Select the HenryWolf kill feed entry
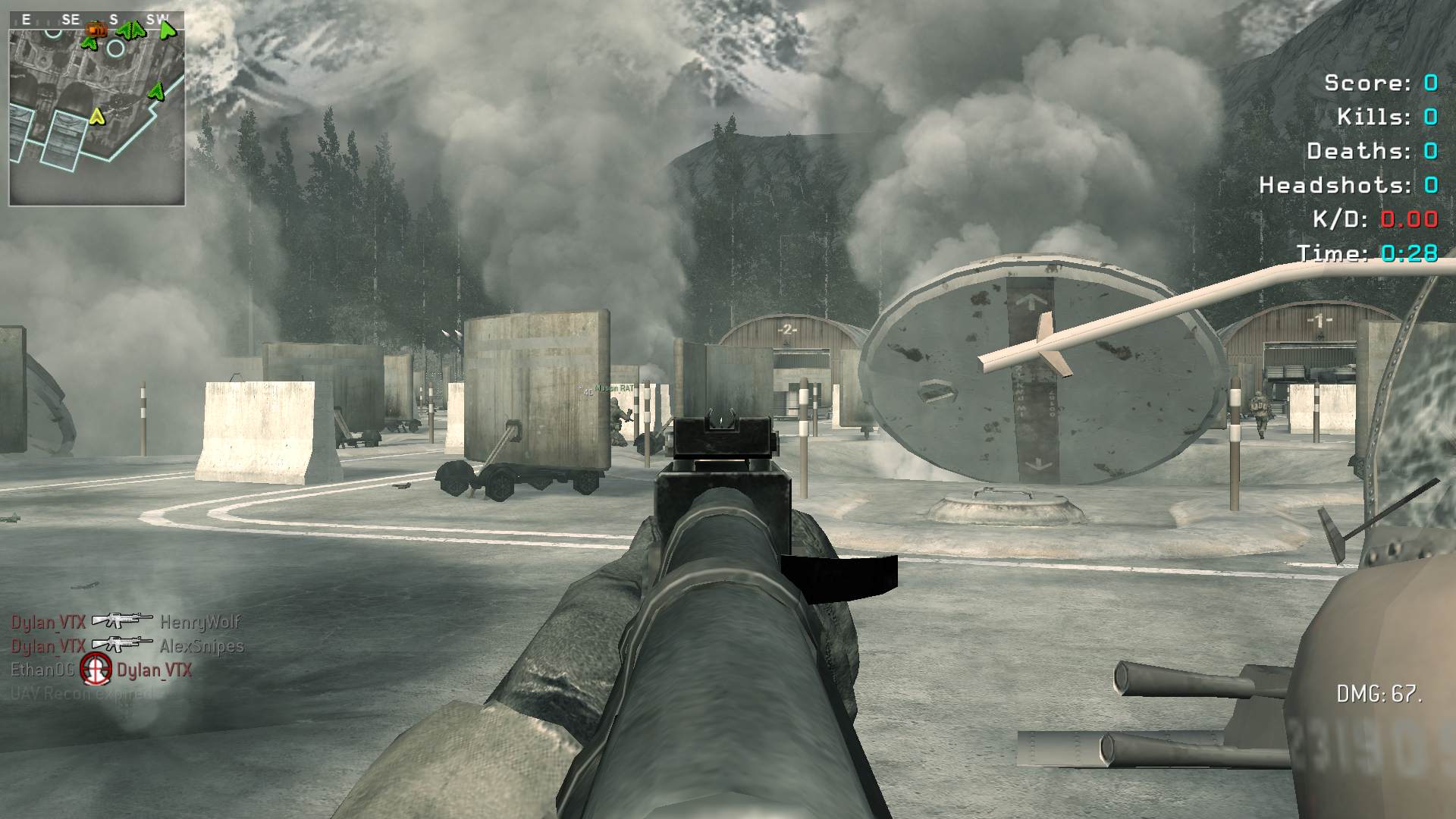1456x819 pixels. tap(199, 622)
